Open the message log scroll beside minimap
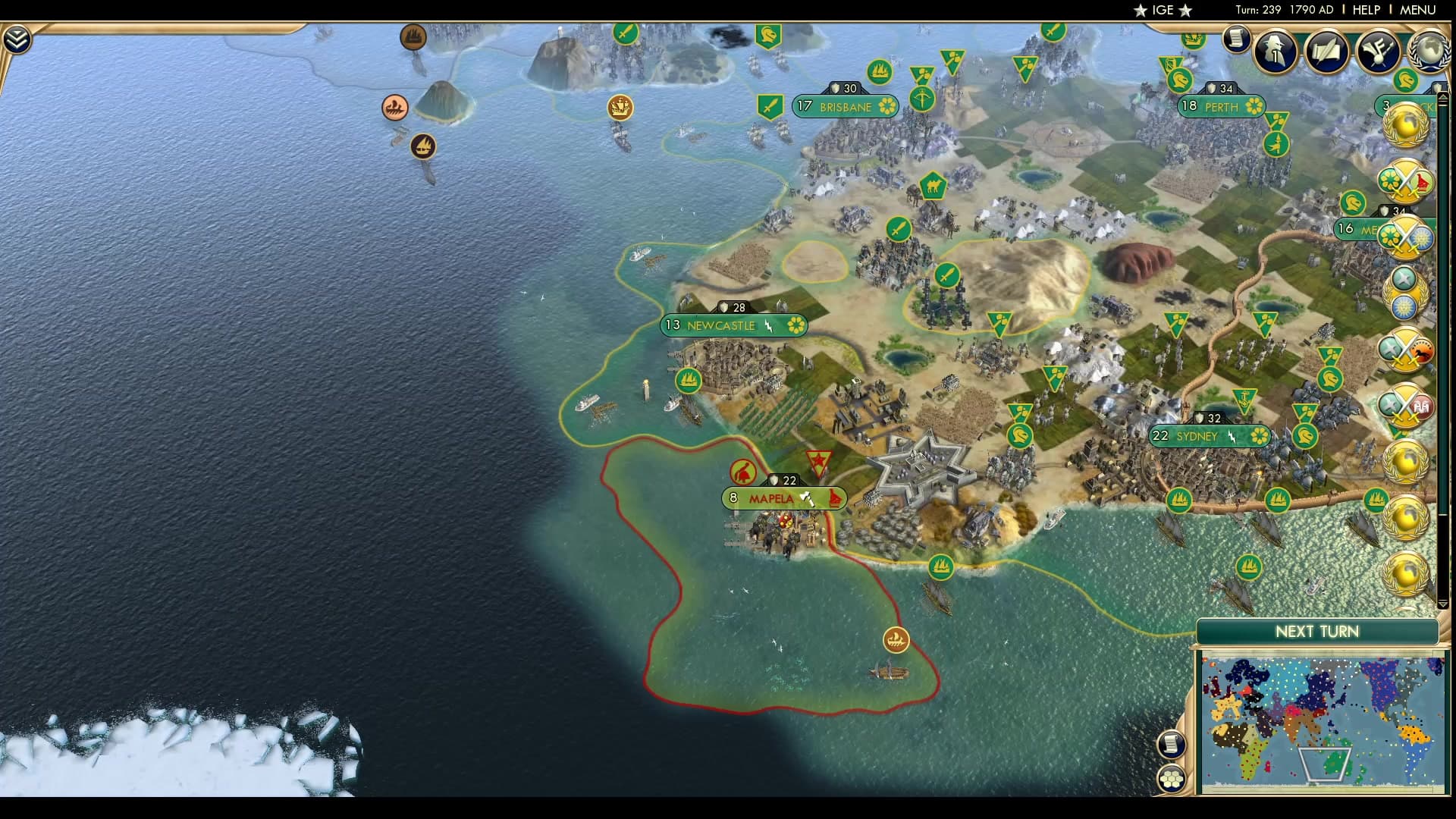Image resolution: width=1456 pixels, height=819 pixels. click(x=1170, y=743)
